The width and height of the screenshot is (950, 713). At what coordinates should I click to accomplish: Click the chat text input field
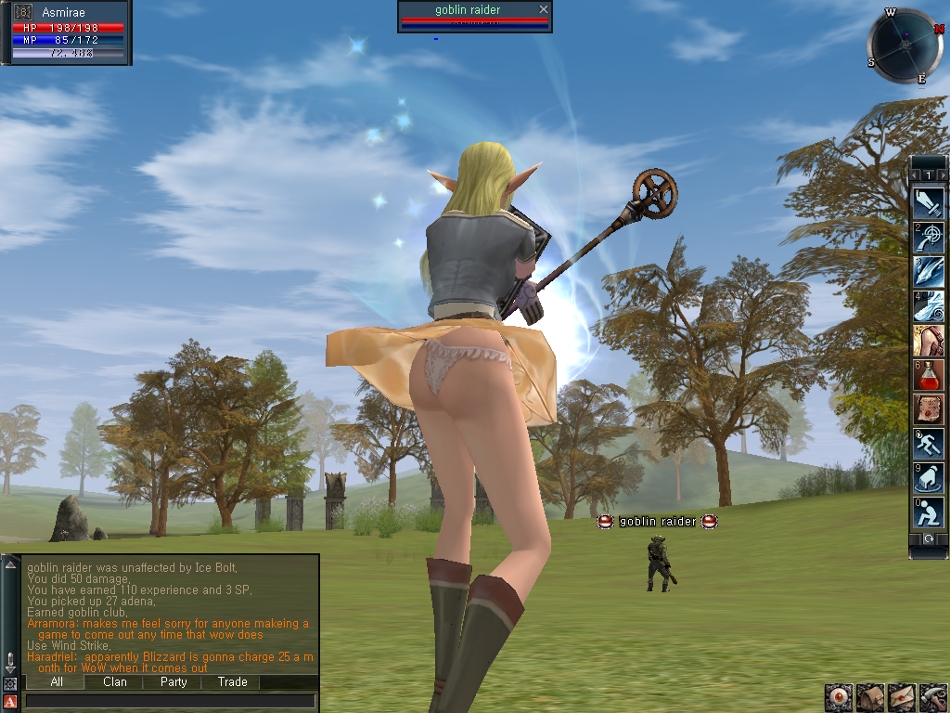pos(170,701)
